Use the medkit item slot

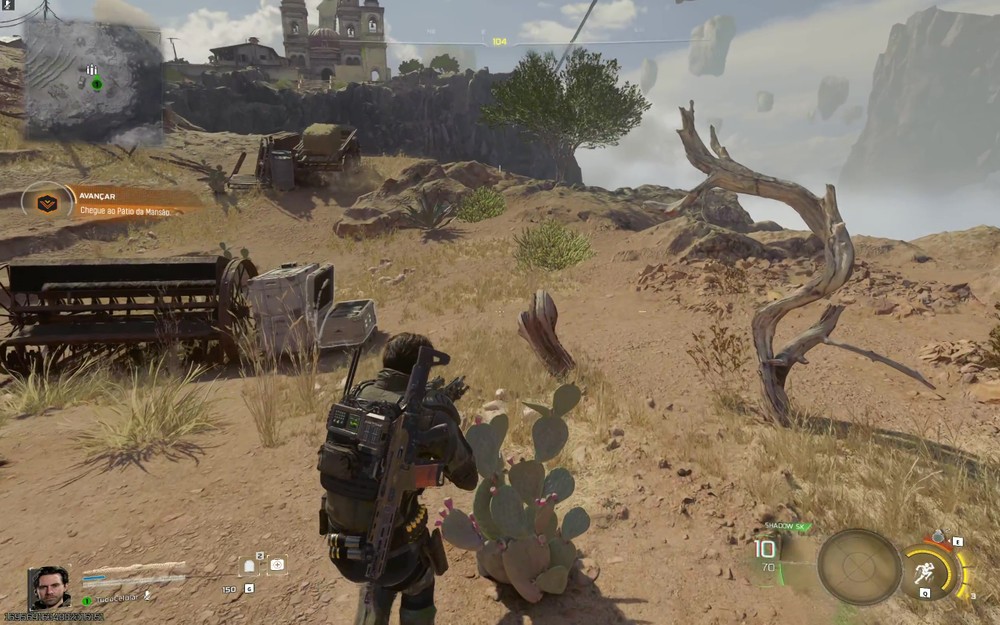pyautogui.click(x=276, y=565)
